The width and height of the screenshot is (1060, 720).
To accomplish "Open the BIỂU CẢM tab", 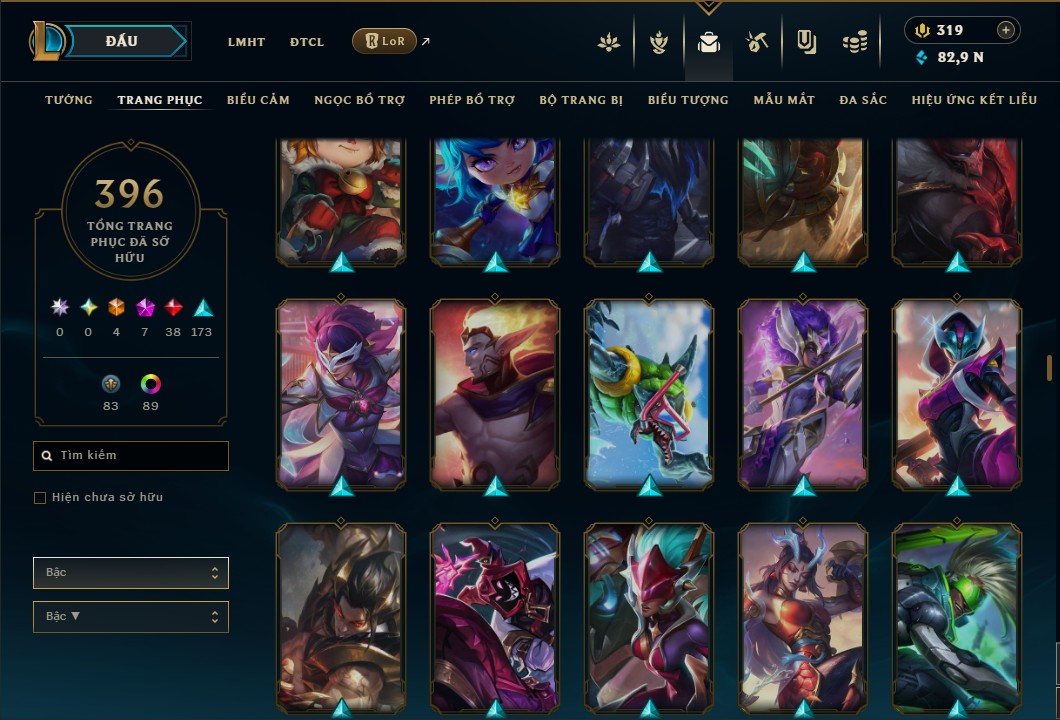I will point(258,100).
